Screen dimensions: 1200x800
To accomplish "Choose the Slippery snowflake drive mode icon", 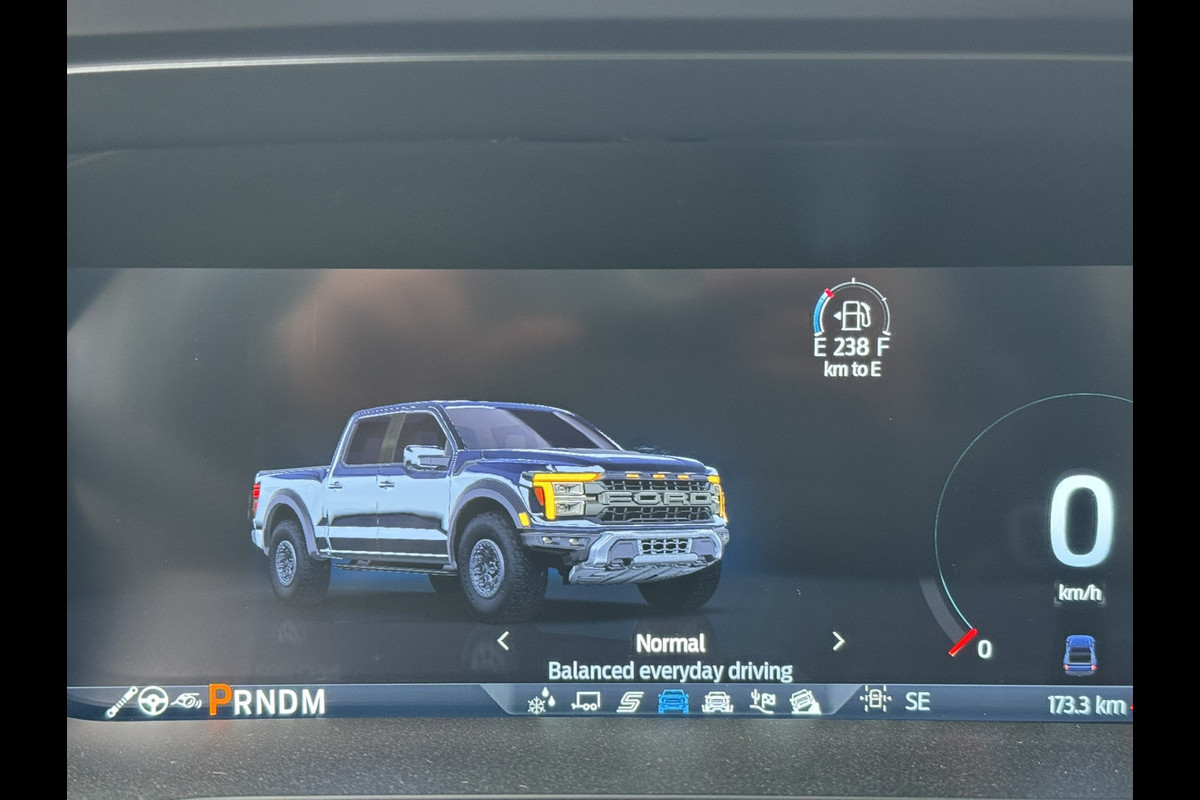I will tap(541, 701).
